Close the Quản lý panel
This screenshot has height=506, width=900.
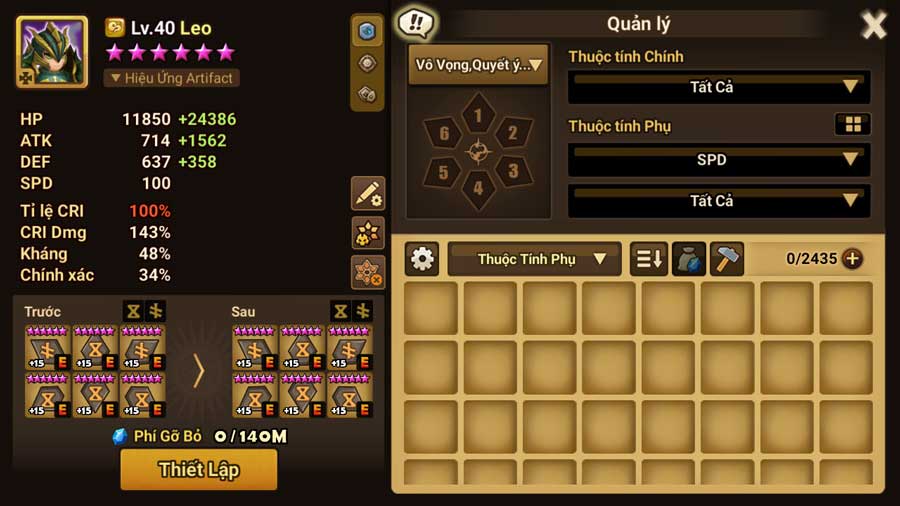(873, 25)
